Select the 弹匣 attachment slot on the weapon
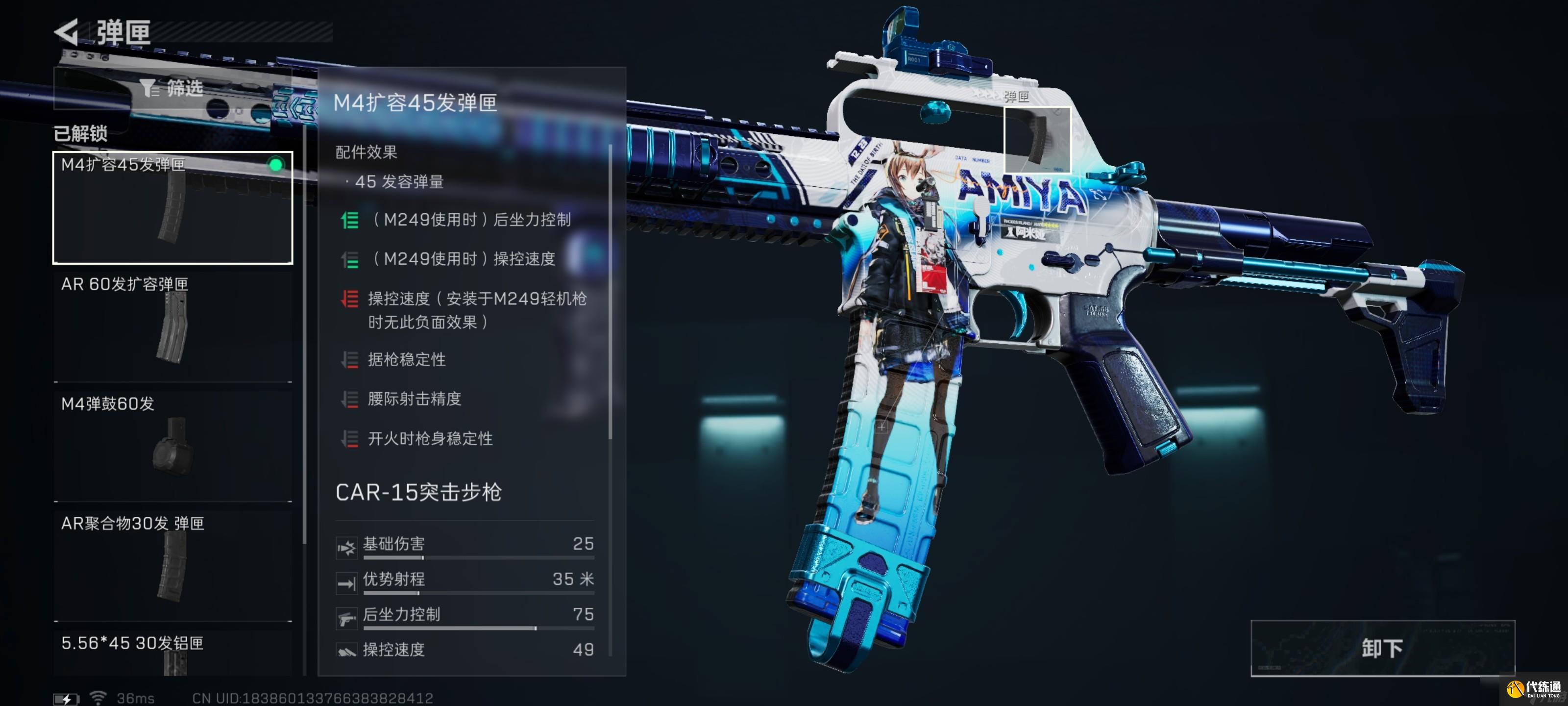 point(1037,140)
